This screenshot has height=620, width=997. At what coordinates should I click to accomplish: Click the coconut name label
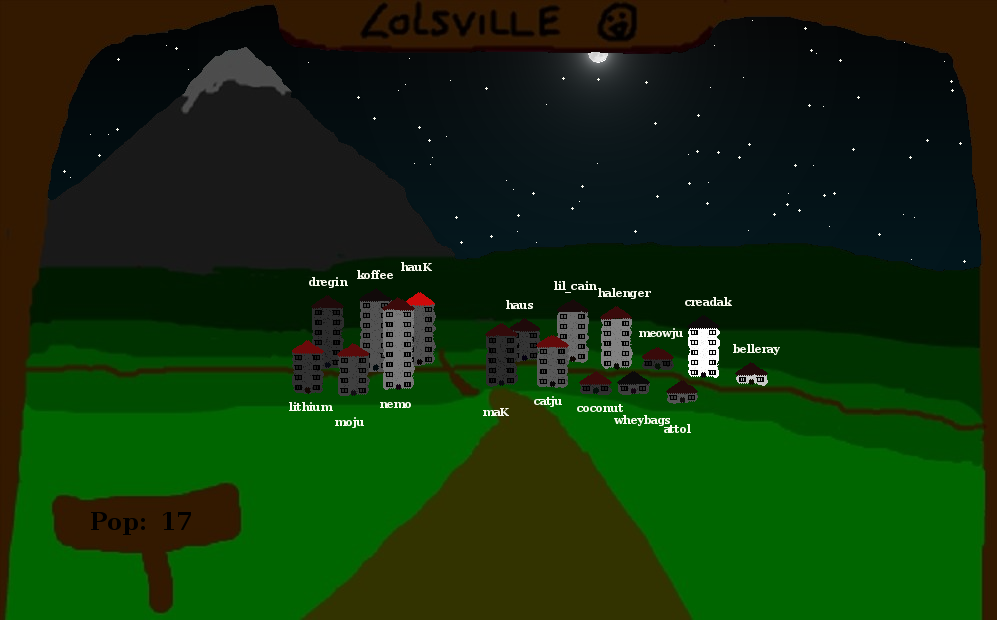(599, 408)
